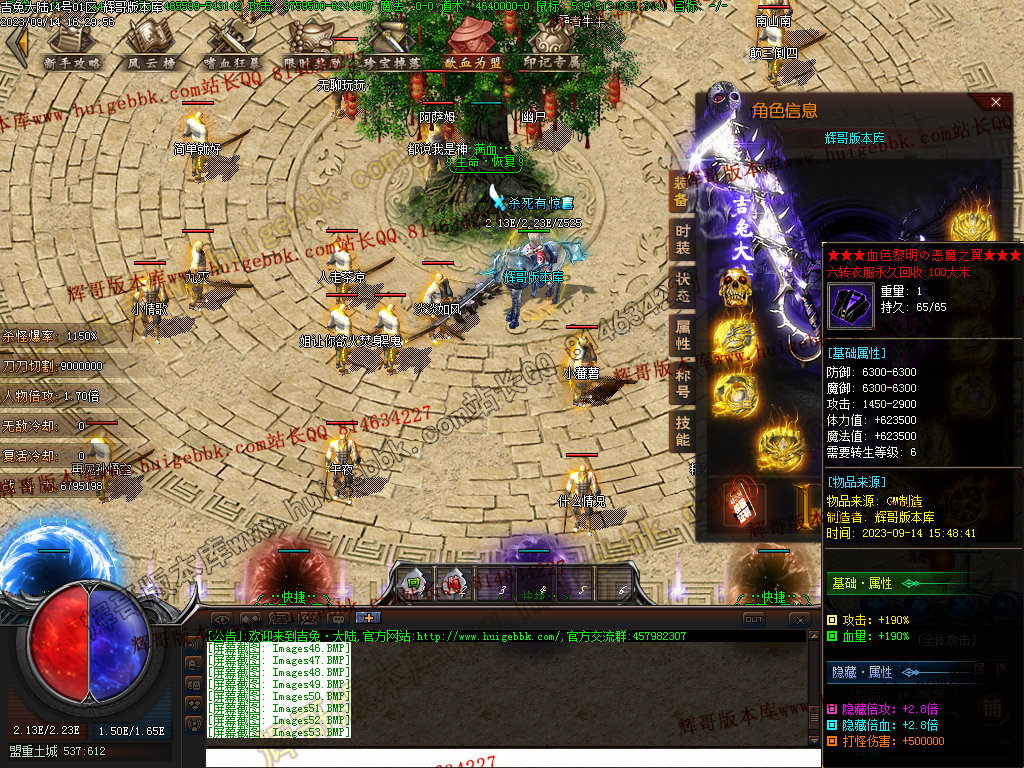Close the chat window with its X

[798, 620]
